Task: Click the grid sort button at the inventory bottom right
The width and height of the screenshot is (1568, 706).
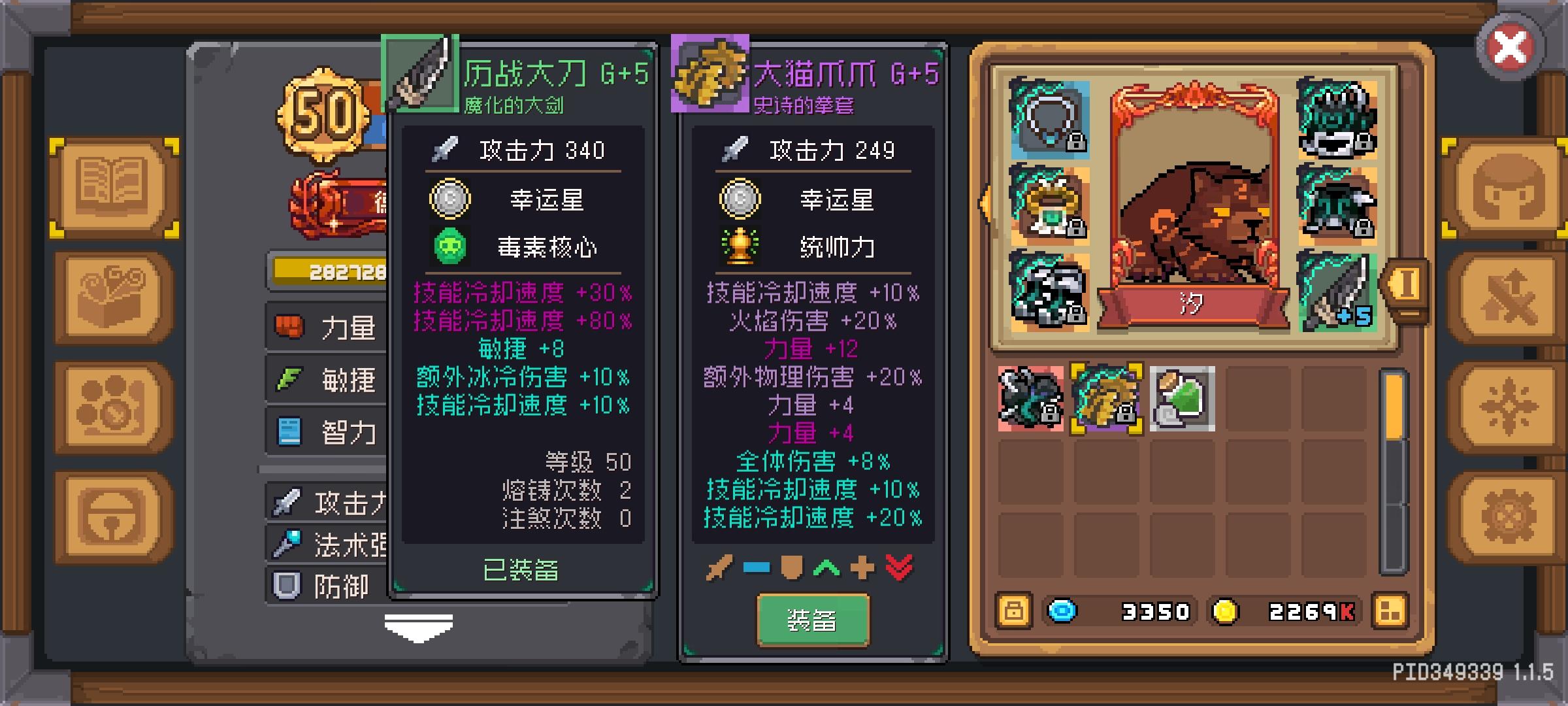Action: pyautogui.click(x=1390, y=611)
